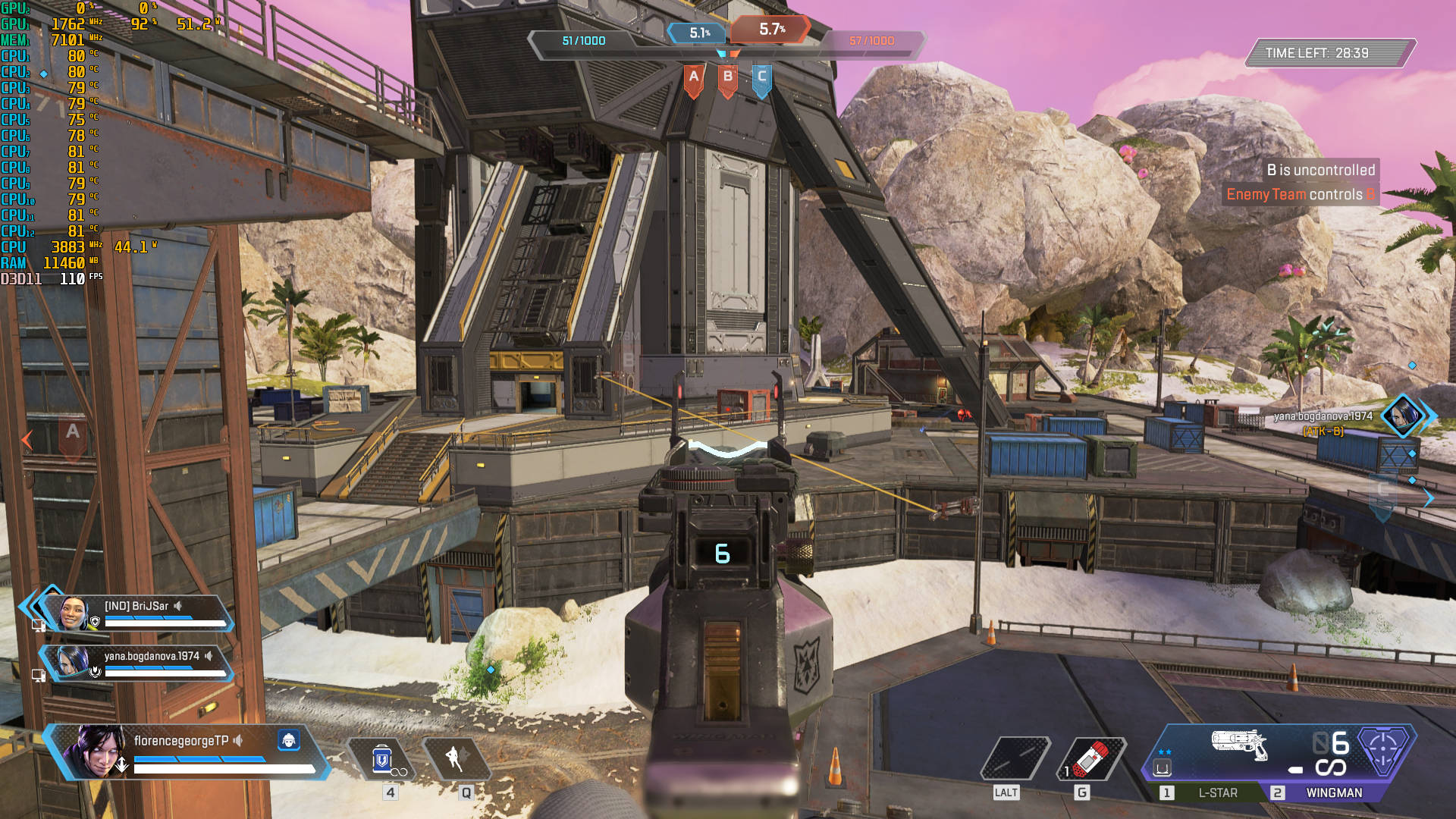Select the grenade ordnance slot

pyautogui.click(x=1090, y=758)
